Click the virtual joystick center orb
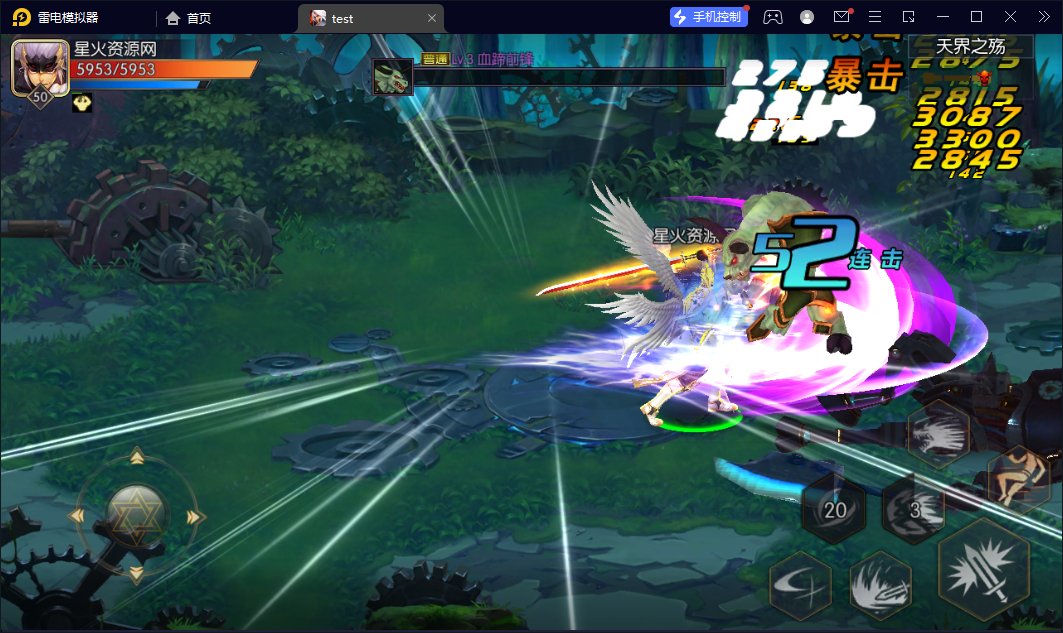Viewport: 1063px width, 633px height. coord(136,516)
